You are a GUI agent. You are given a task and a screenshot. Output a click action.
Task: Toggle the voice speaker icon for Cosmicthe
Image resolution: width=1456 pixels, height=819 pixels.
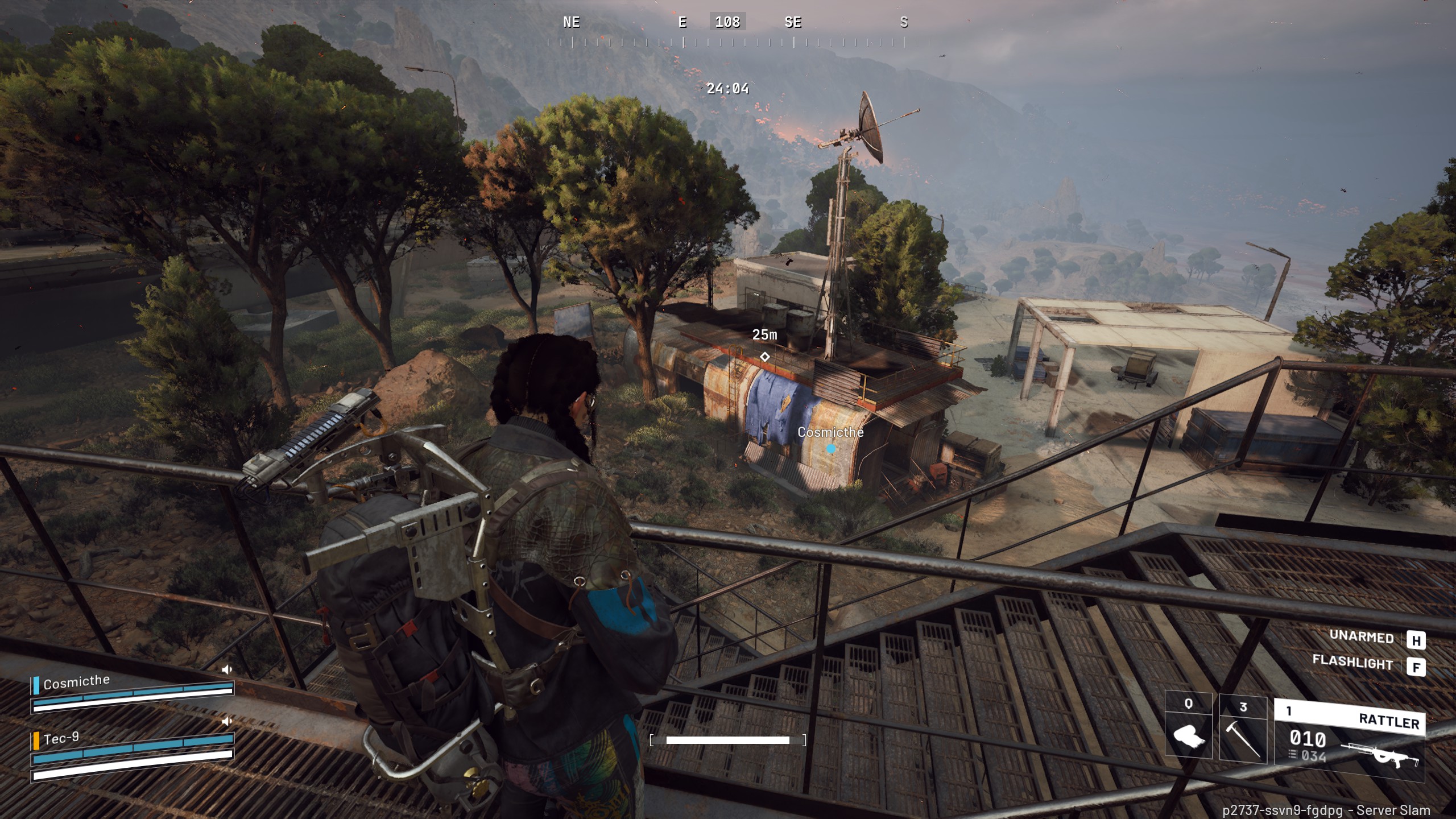pyautogui.click(x=227, y=669)
